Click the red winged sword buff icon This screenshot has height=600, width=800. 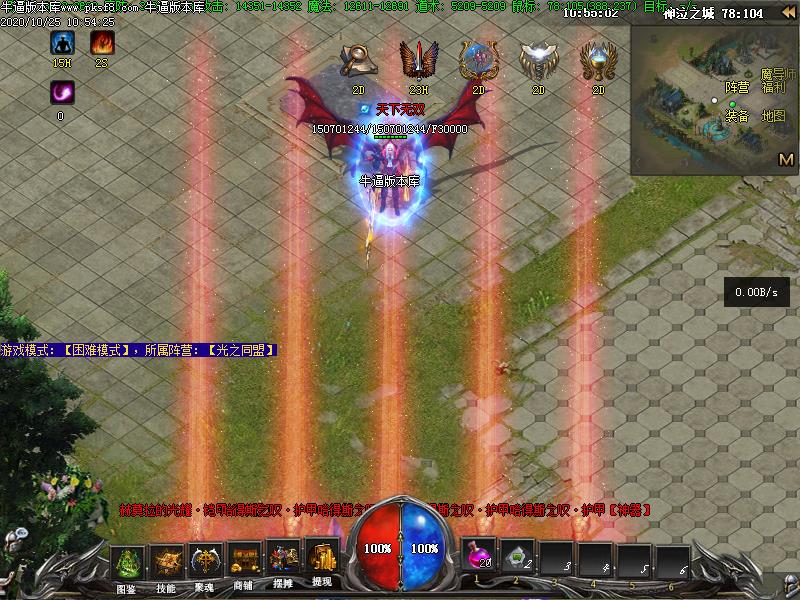[418, 60]
